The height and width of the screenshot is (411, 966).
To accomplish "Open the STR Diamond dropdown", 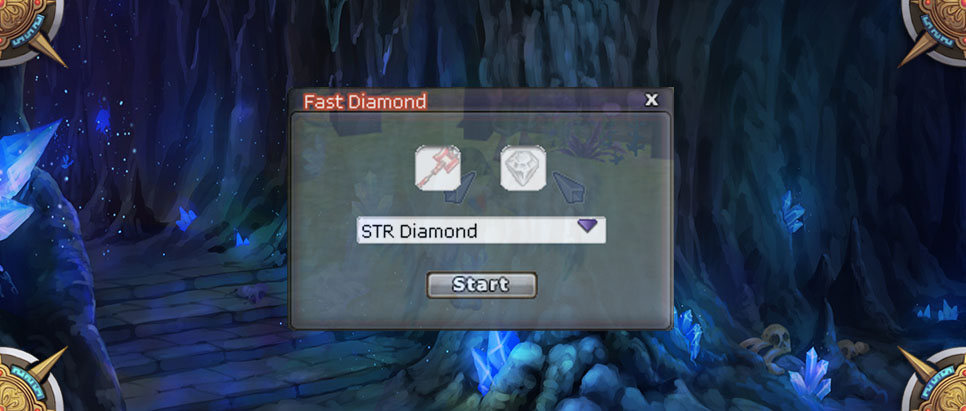I will 588,228.
